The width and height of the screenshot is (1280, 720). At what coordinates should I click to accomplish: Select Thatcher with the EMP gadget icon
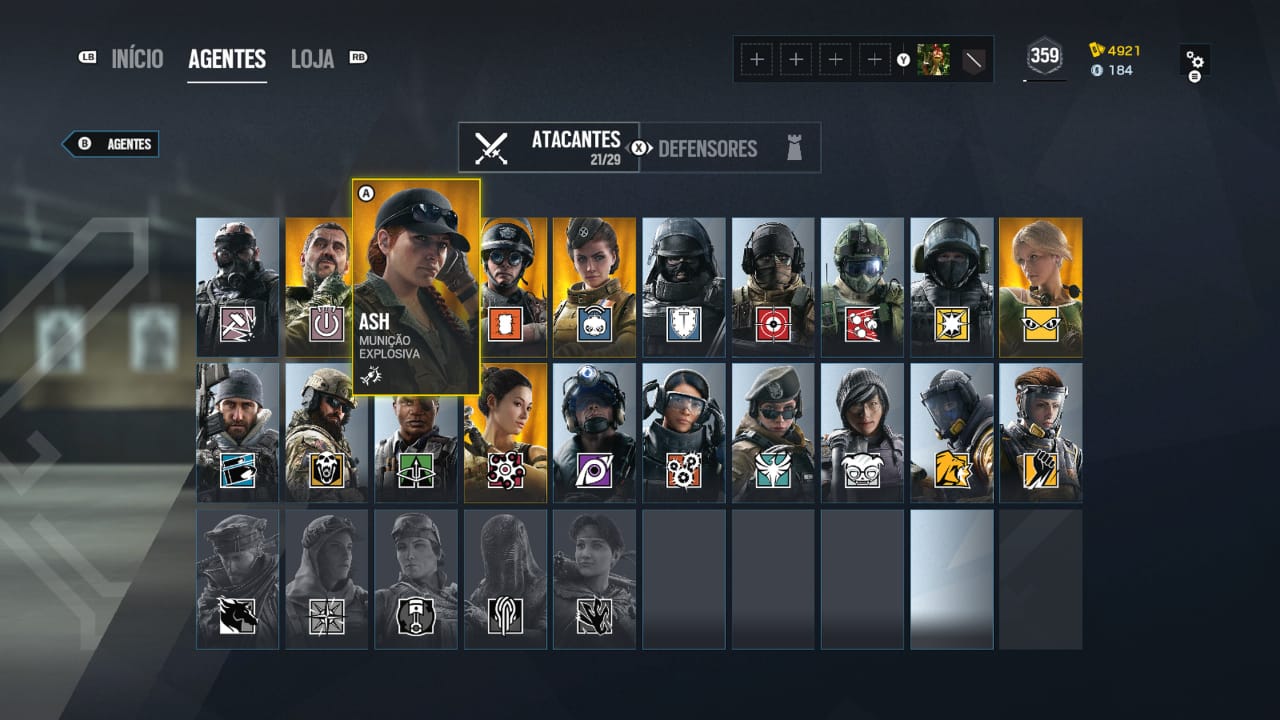tap(327, 324)
